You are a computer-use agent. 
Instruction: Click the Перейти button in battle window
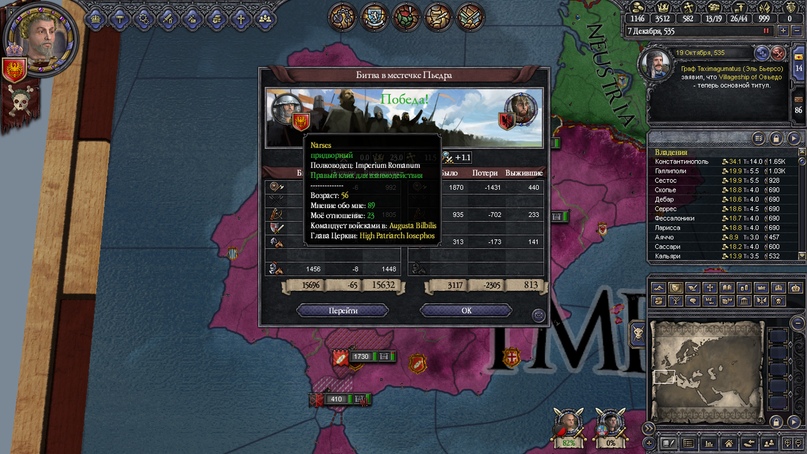point(343,311)
